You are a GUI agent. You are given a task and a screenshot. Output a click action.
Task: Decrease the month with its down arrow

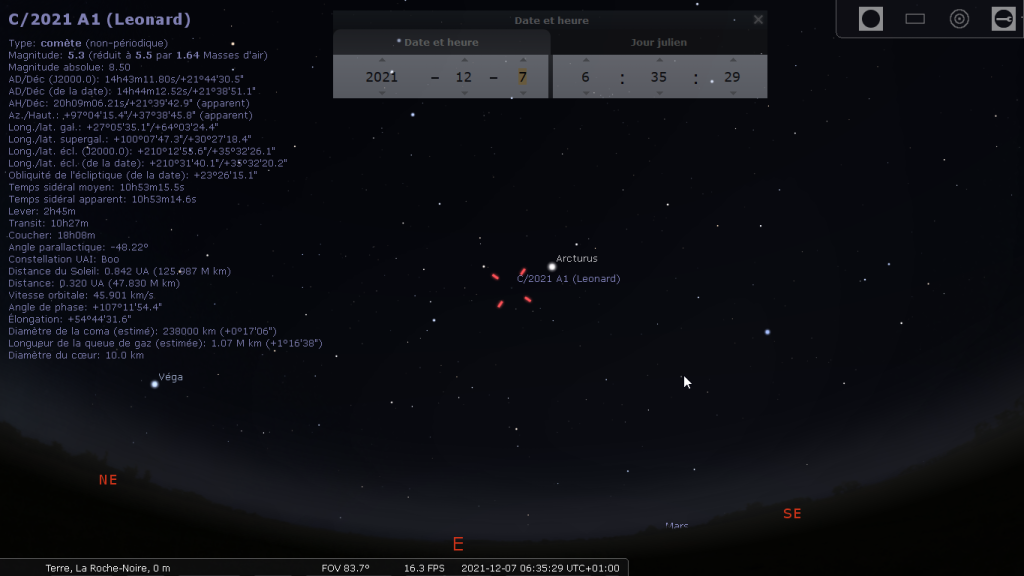click(464, 93)
